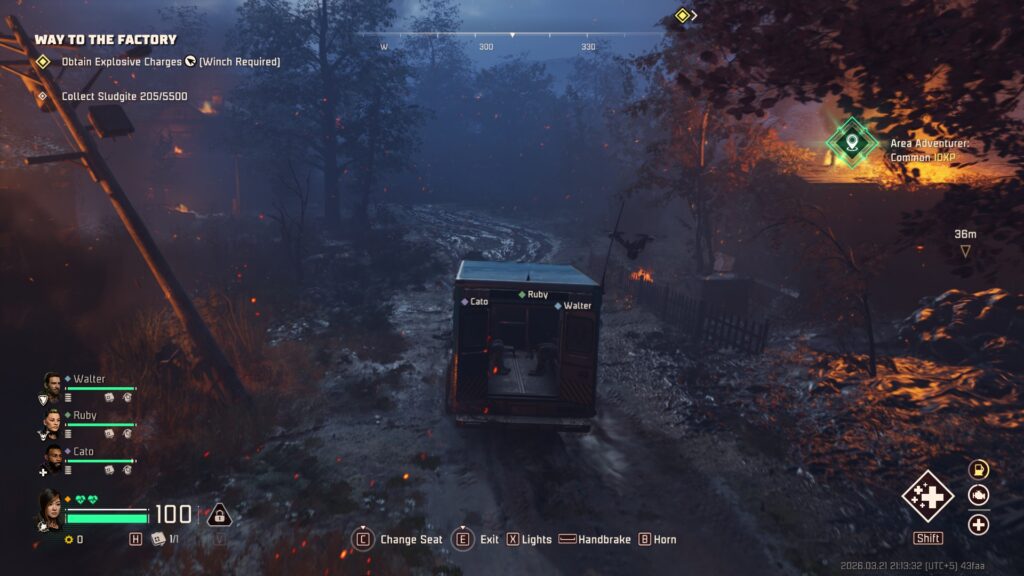The width and height of the screenshot is (1024, 576).
Task: Activate the healing burst diamond ability
Action: [x=927, y=496]
